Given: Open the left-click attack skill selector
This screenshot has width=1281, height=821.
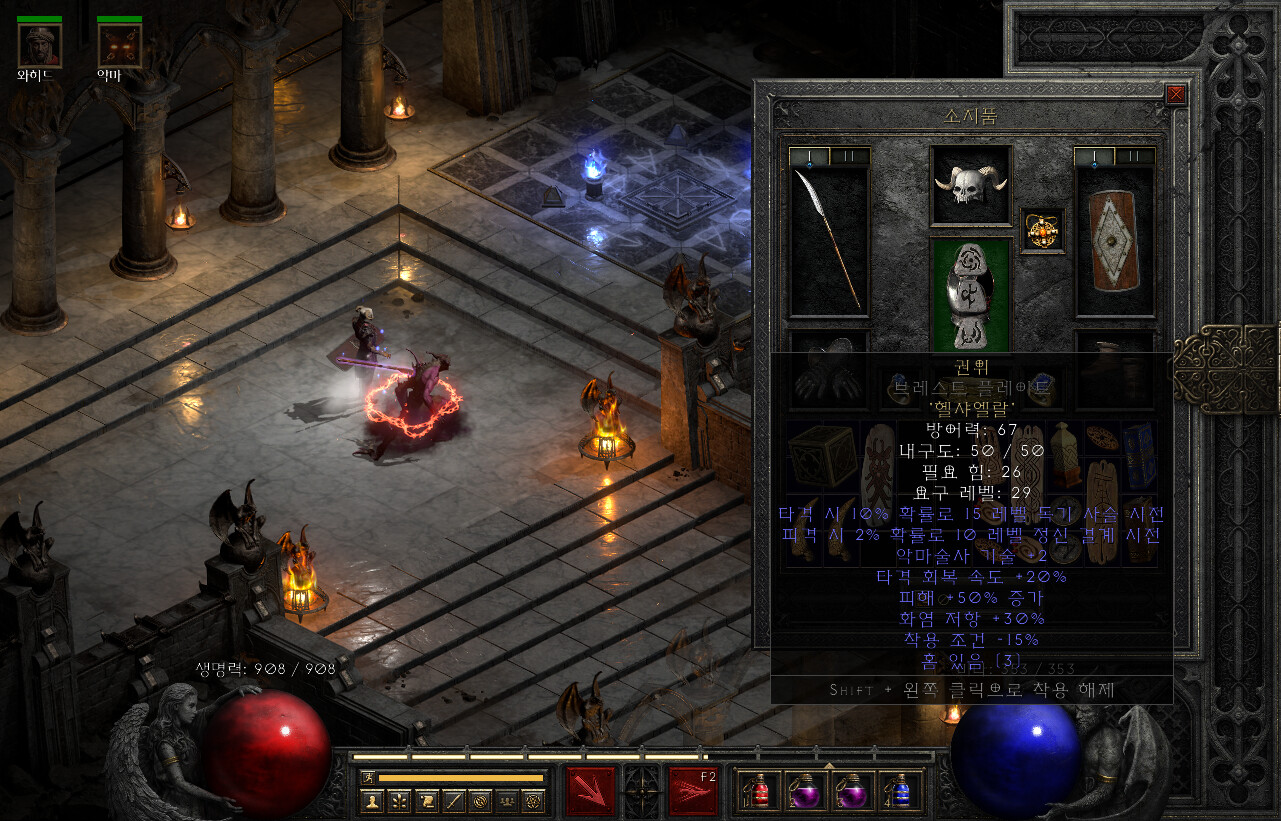Looking at the screenshot, I should (x=590, y=791).
